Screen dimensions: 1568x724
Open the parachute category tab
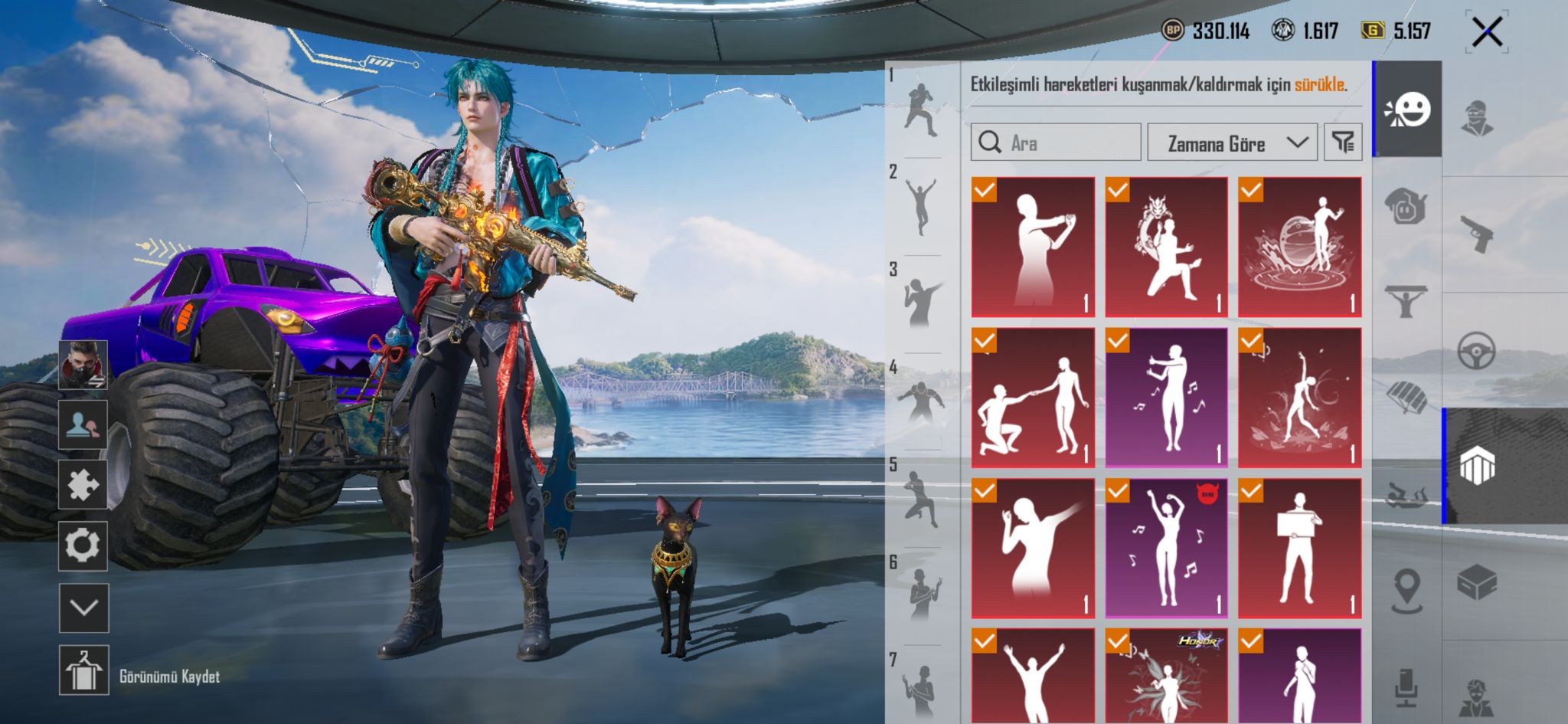click(x=1406, y=396)
